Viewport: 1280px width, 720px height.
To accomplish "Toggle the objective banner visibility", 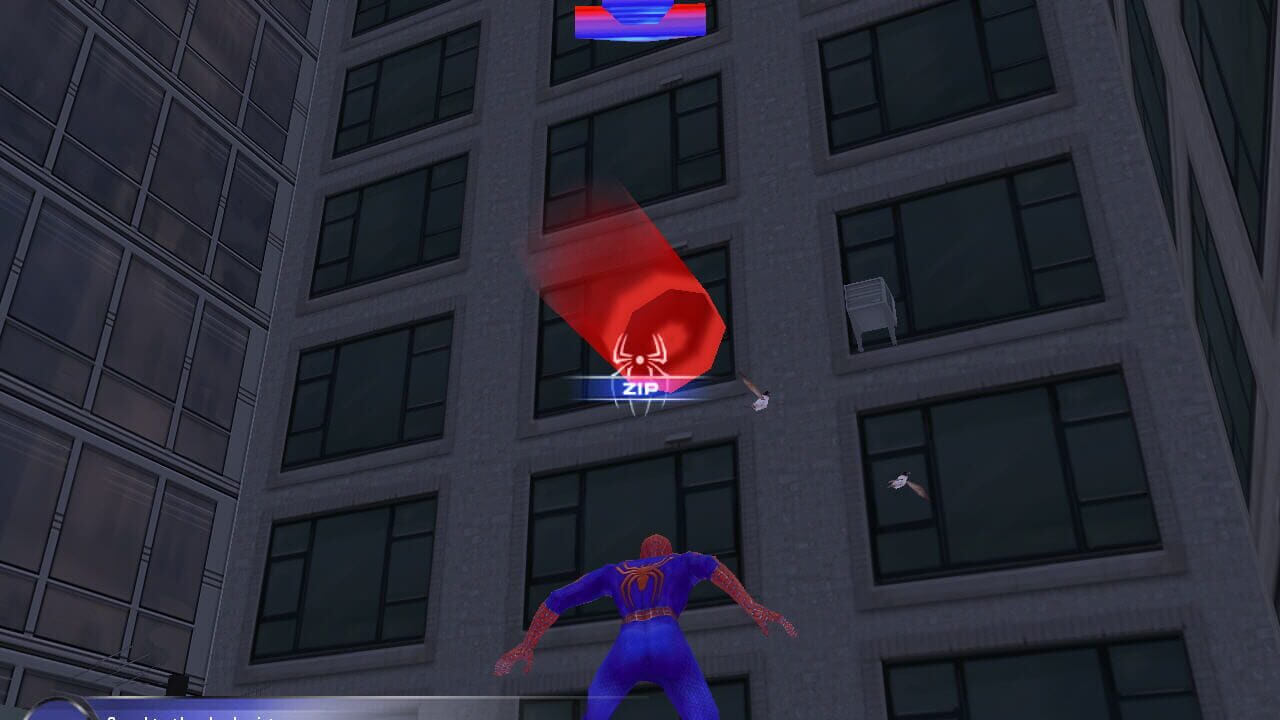I will (200, 713).
